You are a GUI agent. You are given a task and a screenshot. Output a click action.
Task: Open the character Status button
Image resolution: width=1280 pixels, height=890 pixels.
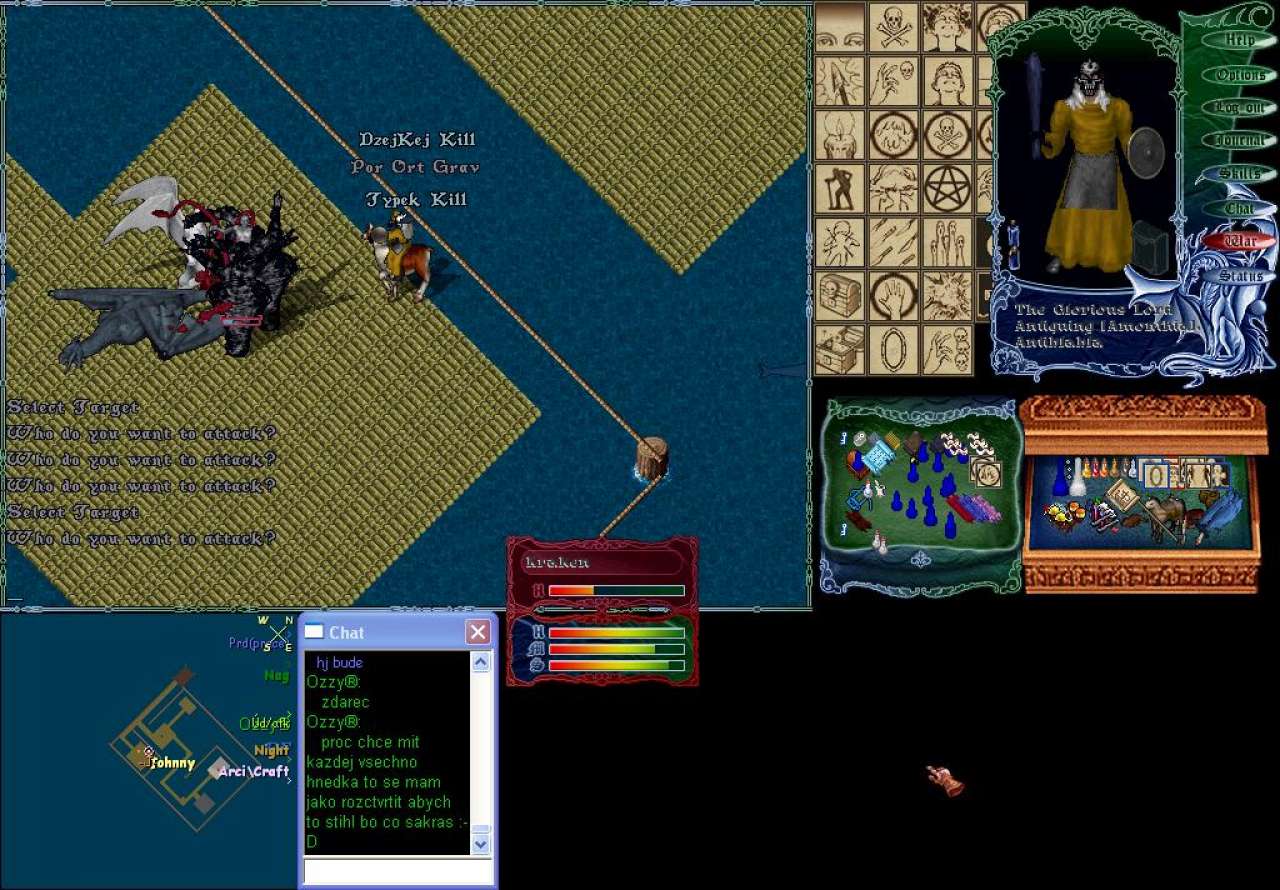point(1240,275)
